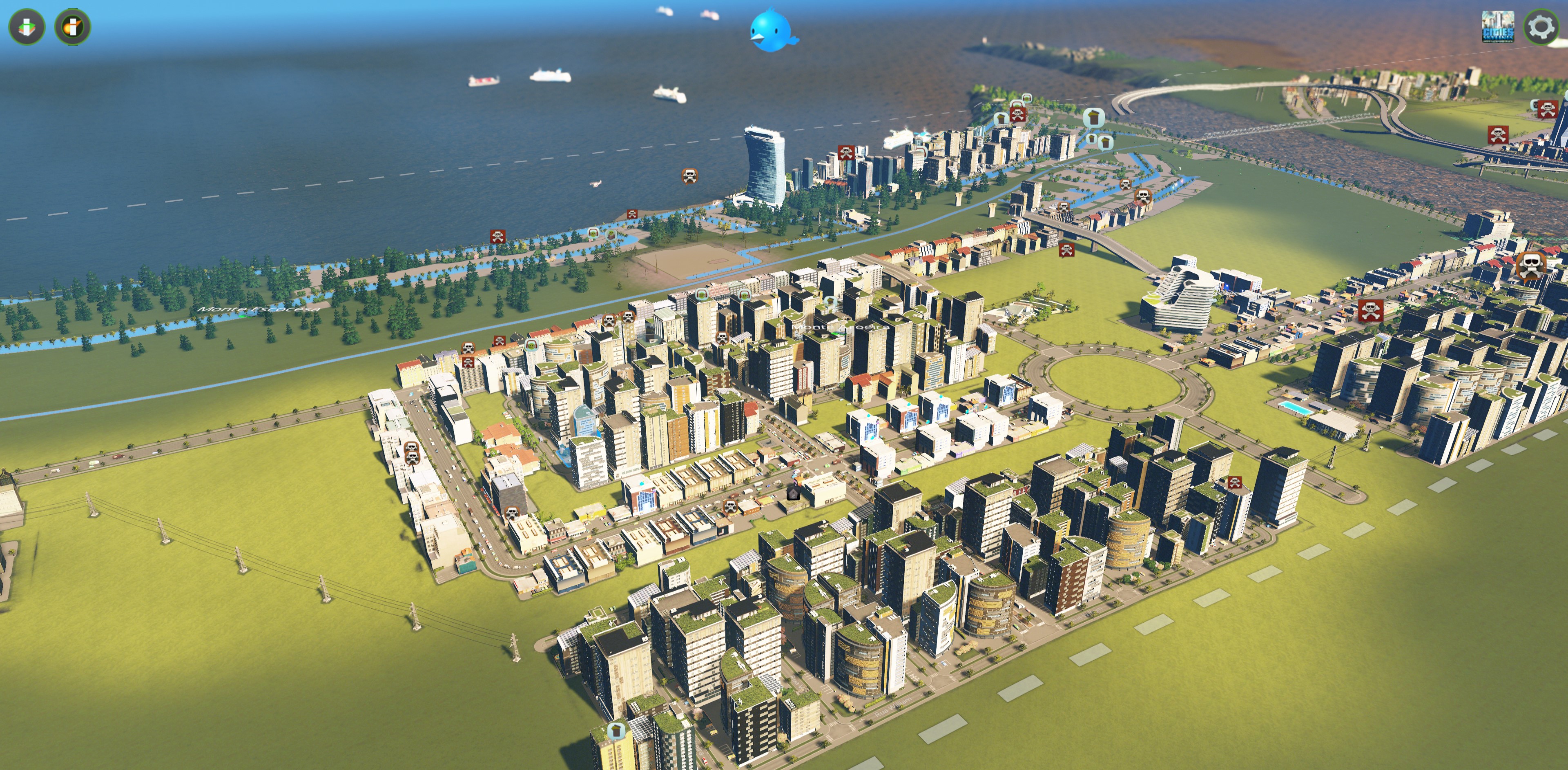Image resolution: width=1568 pixels, height=770 pixels.
Task: Open the options menu via the gear icon
Action: [1541, 27]
